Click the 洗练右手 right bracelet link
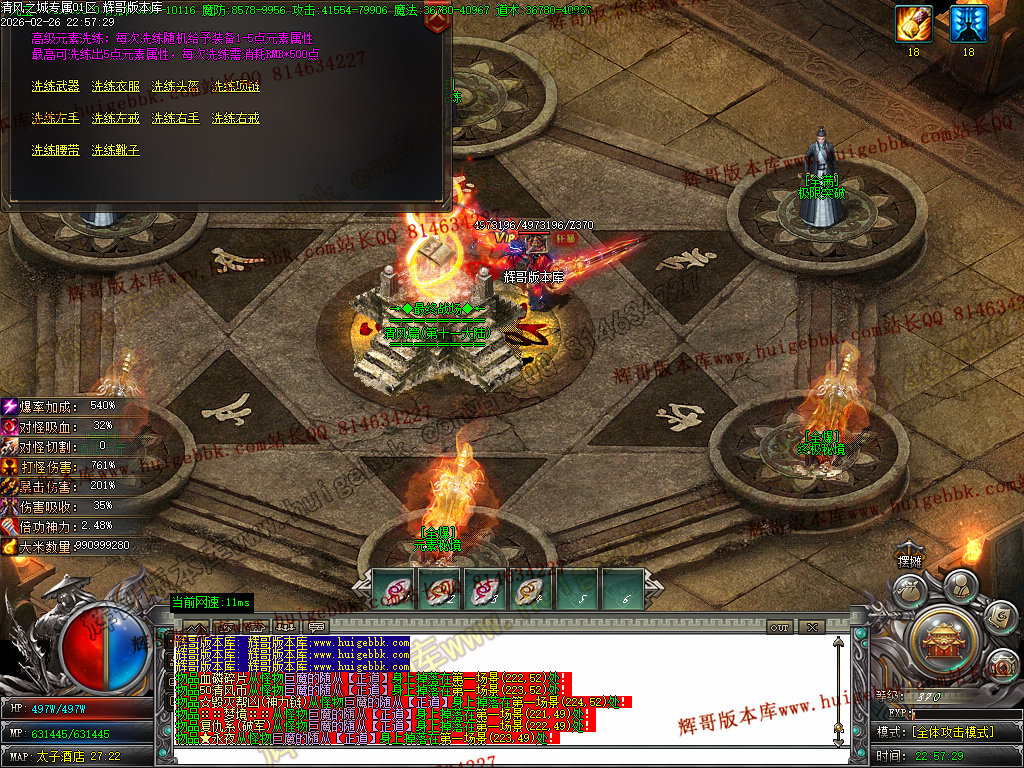Screen dimensions: 1024x768 coord(175,118)
